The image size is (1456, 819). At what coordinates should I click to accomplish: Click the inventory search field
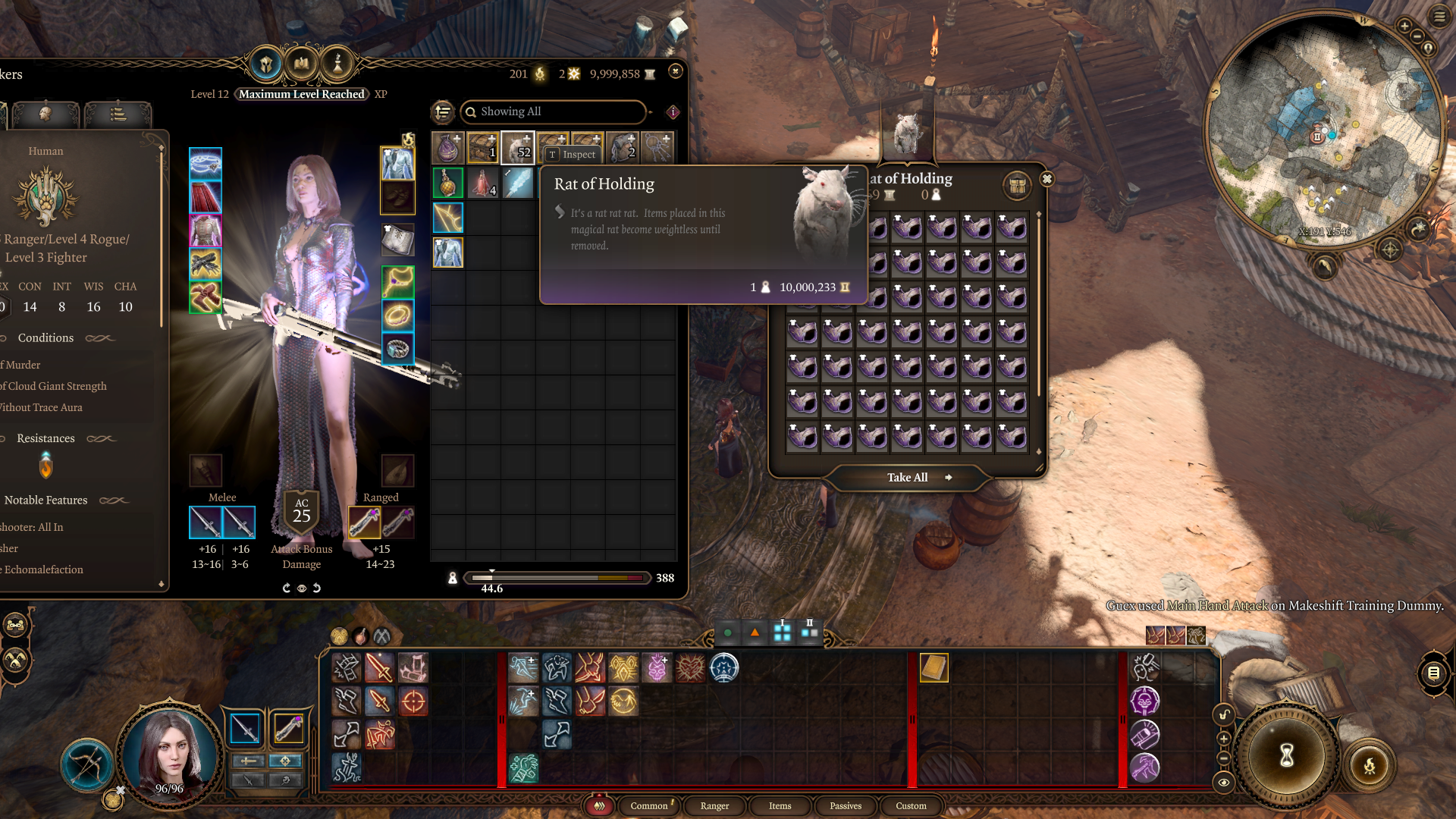554,111
